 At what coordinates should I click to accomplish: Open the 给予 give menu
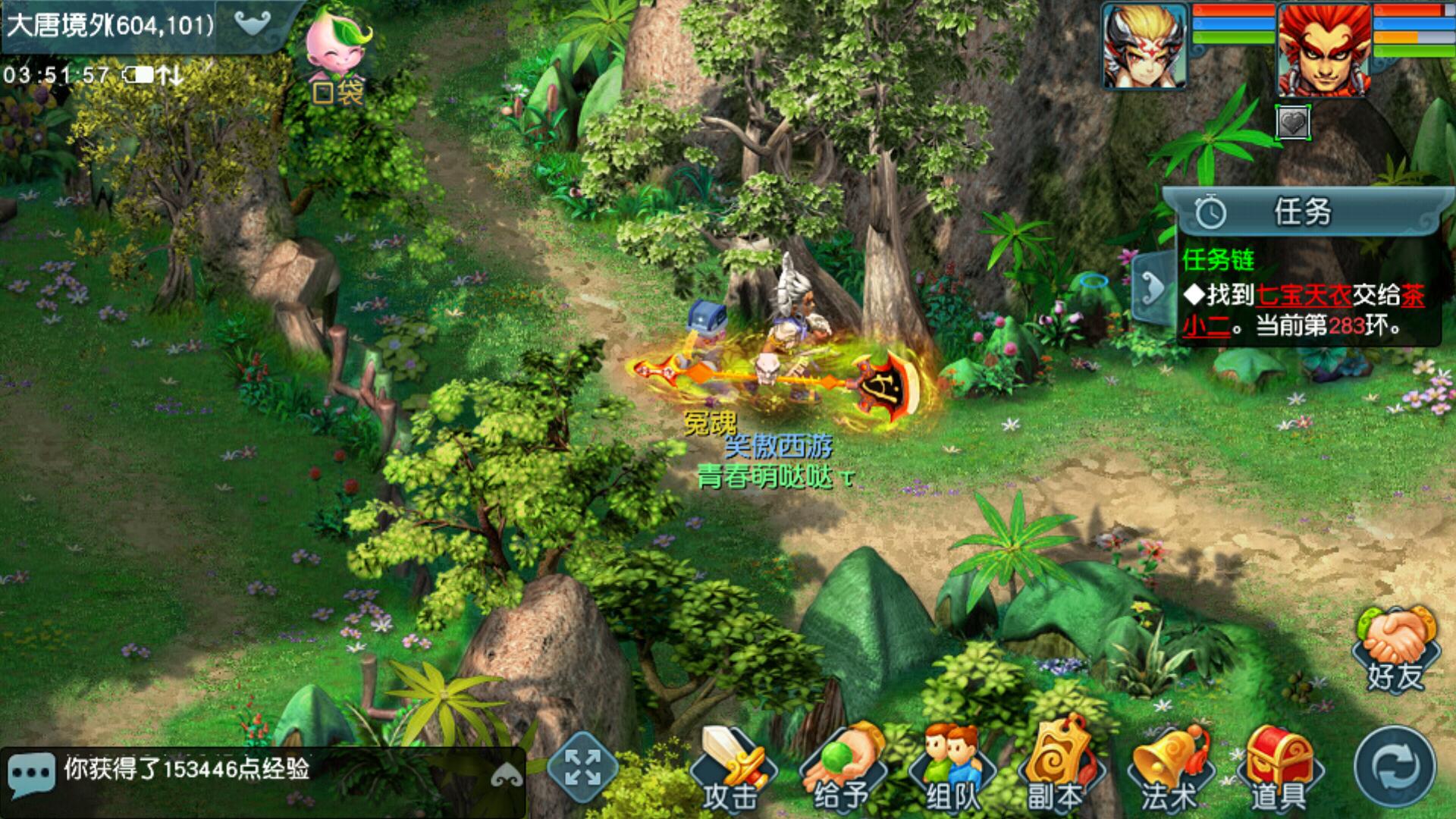click(x=841, y=770)
